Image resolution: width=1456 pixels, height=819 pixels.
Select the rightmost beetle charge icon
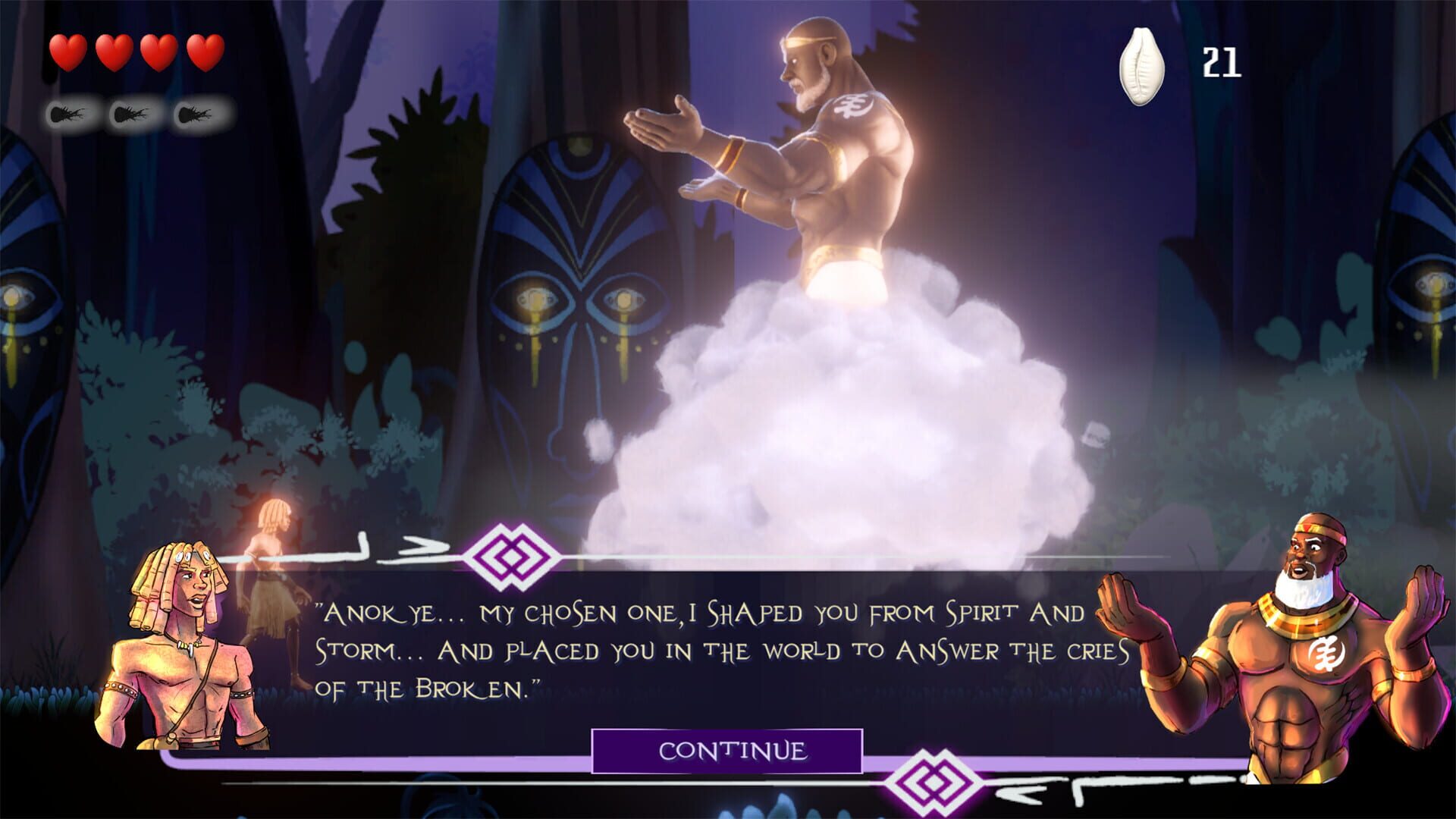193,114
